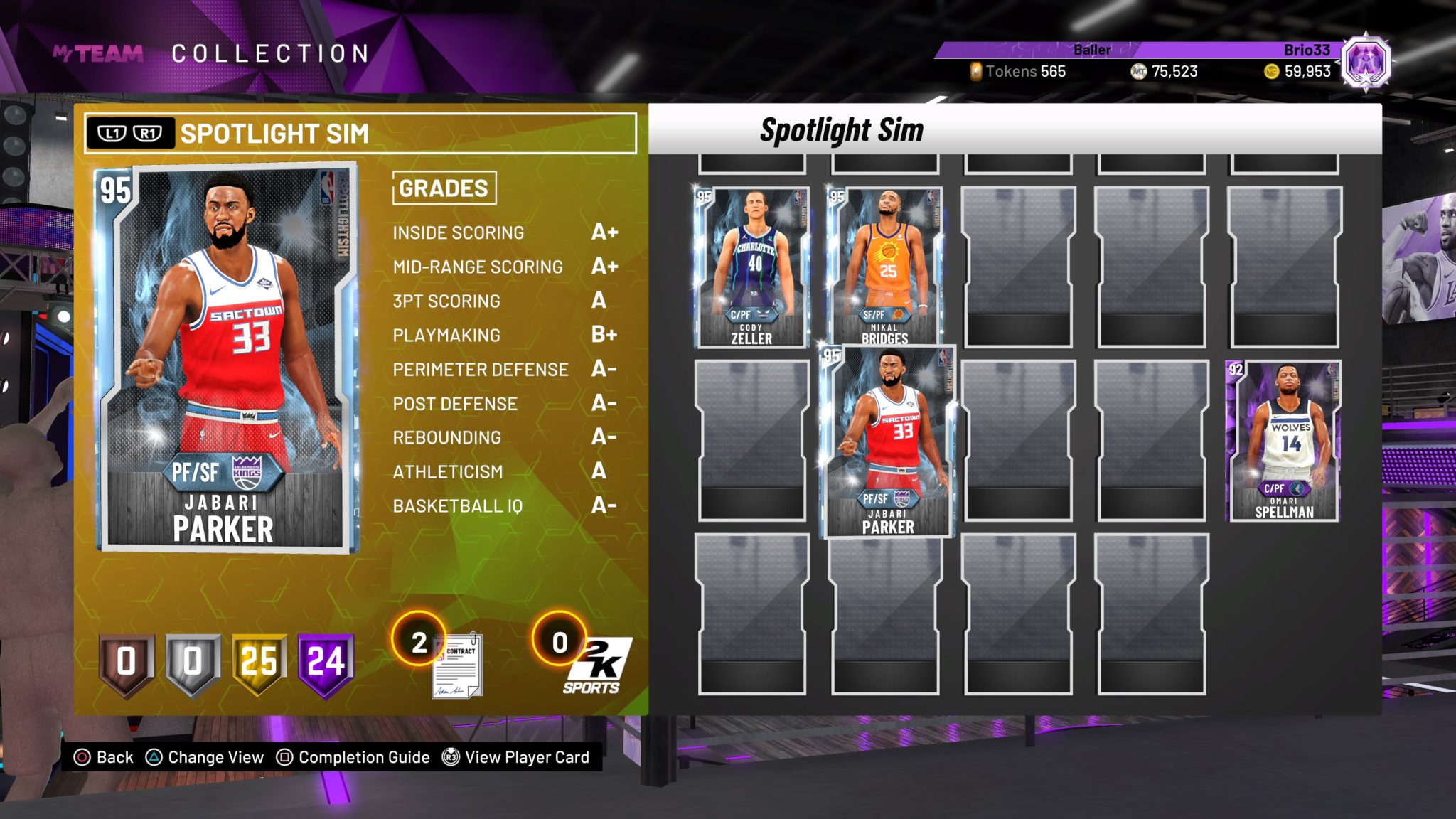Choose the Mikal Bridges card
The image size is (1456, 819).
pos(885,267)
